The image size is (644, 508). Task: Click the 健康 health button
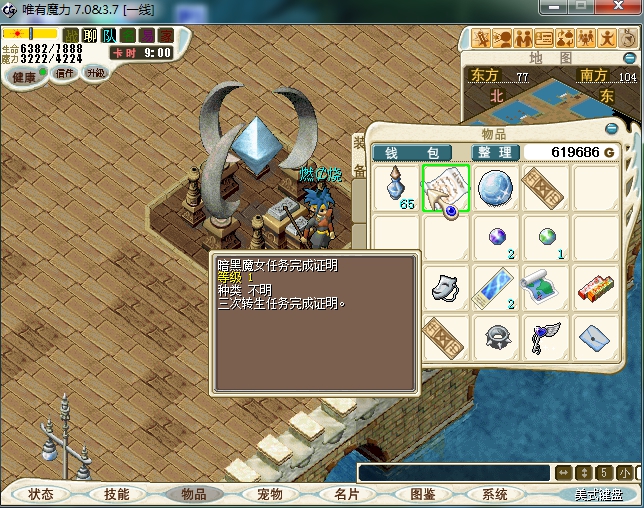click(x=24, y=76)
